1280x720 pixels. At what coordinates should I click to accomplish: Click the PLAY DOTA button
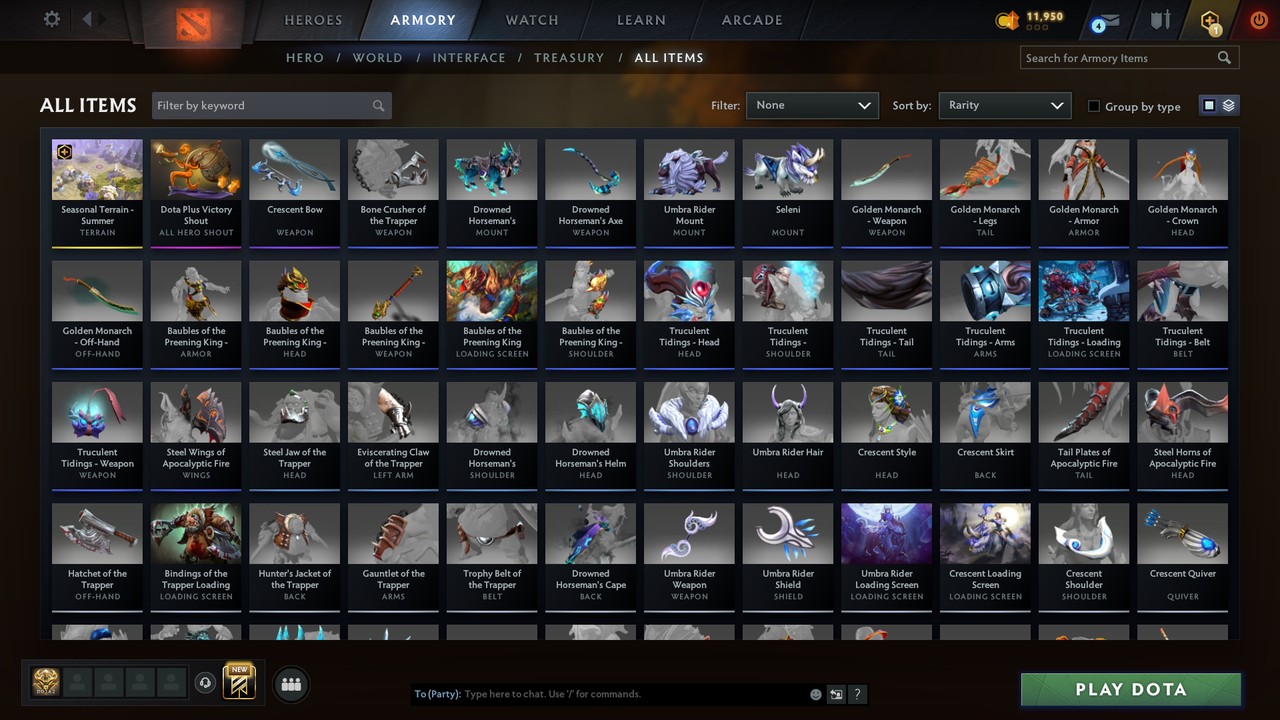point(1130,689)
